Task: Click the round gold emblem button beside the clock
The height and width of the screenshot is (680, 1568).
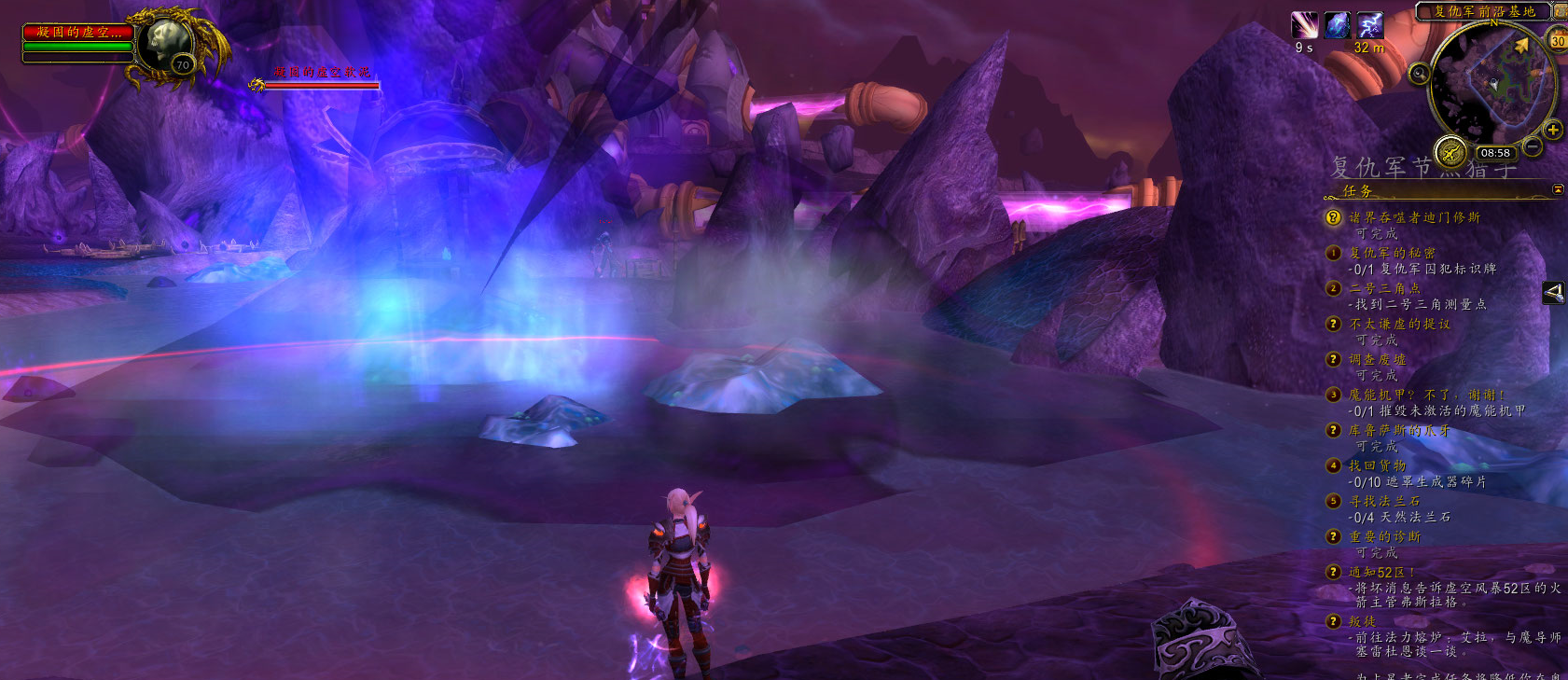Action: pos(1450,151)
